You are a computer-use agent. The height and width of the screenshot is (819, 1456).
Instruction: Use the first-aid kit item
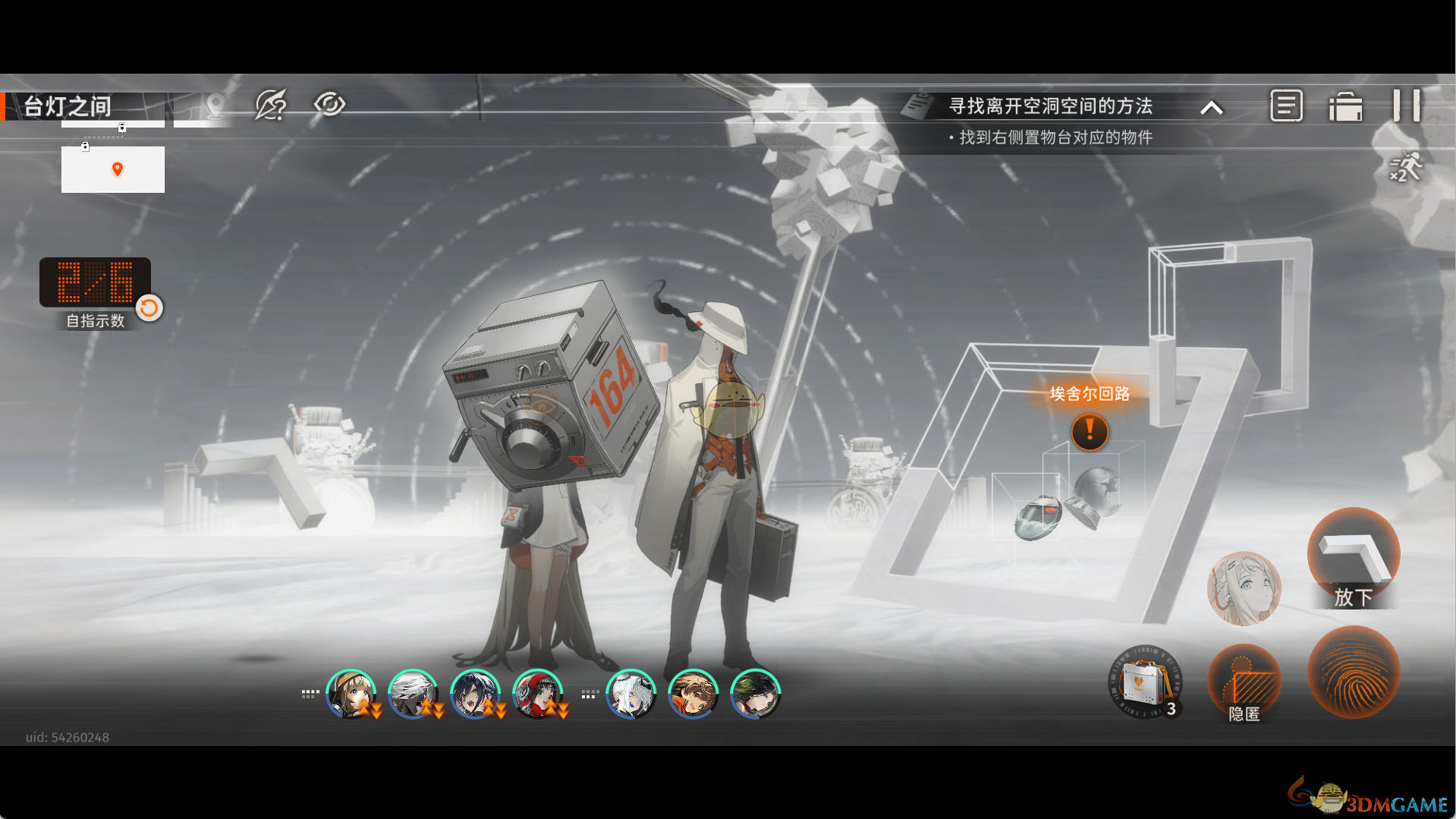point(1145,682)
